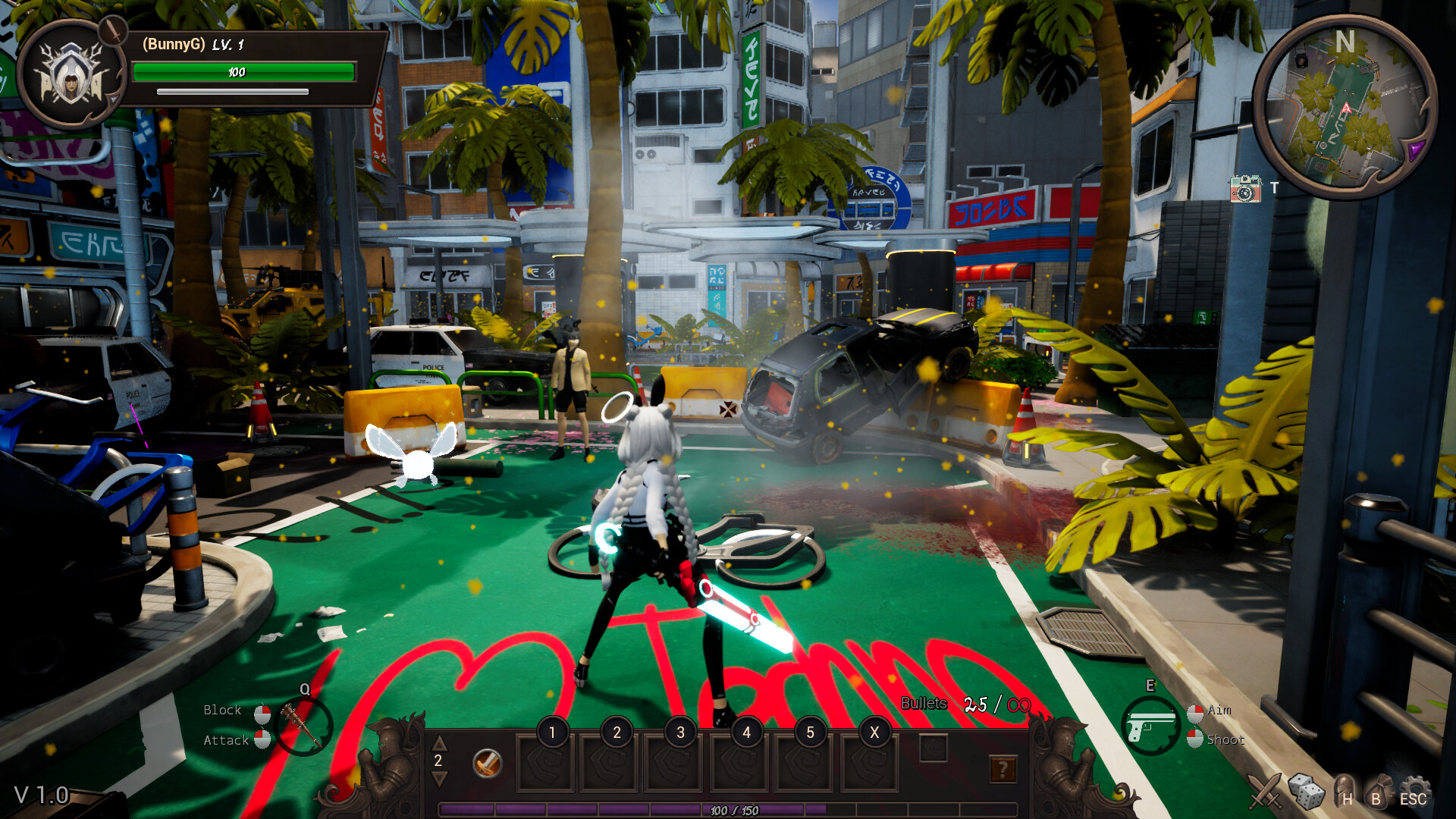
Task: Open the question mark help button
Action: (1003, 770)
